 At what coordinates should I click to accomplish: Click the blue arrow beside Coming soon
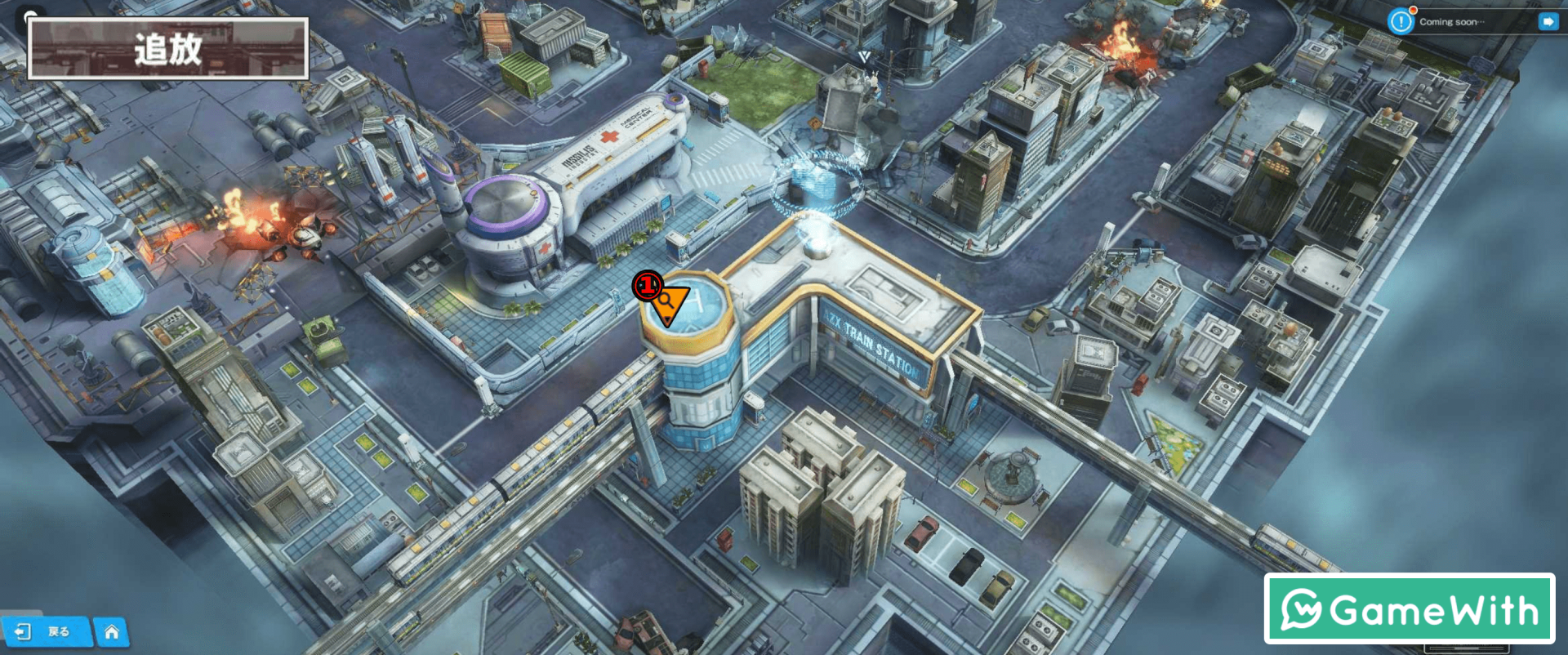1548,22
